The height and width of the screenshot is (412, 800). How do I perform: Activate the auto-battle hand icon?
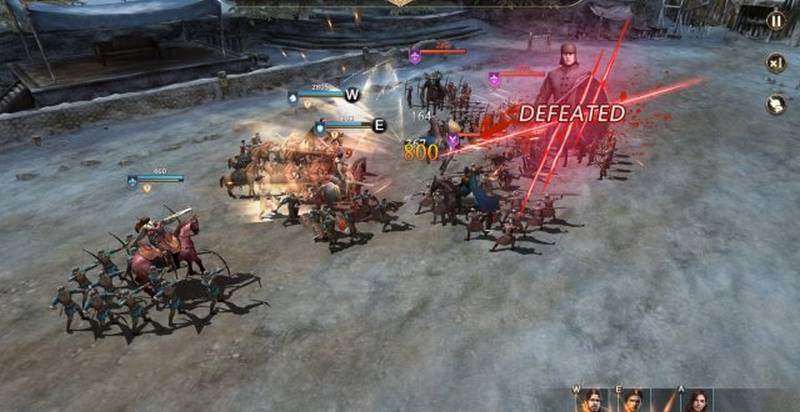[x=775, y=104]
